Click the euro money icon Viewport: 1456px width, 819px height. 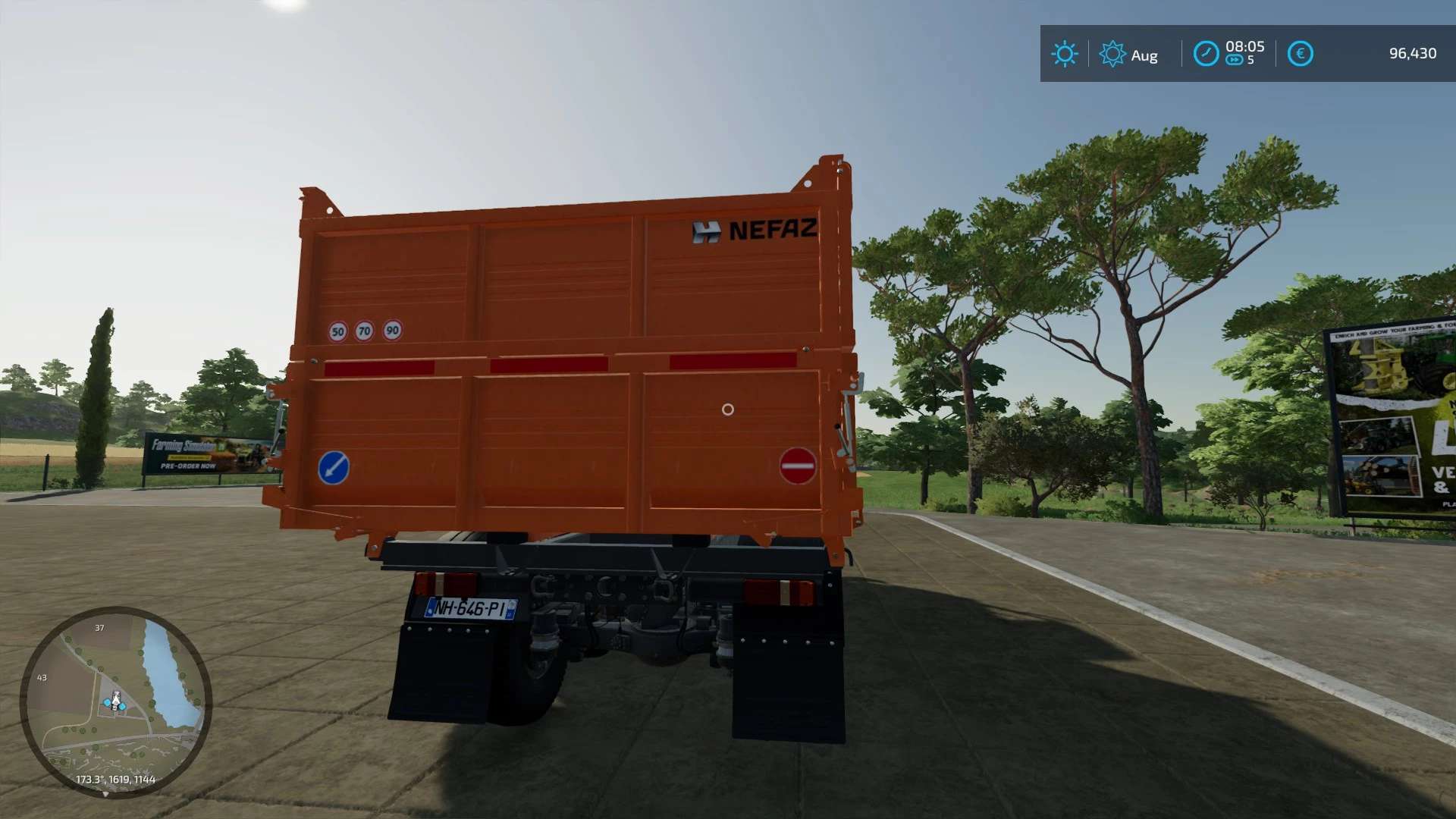coord(1300,54)
